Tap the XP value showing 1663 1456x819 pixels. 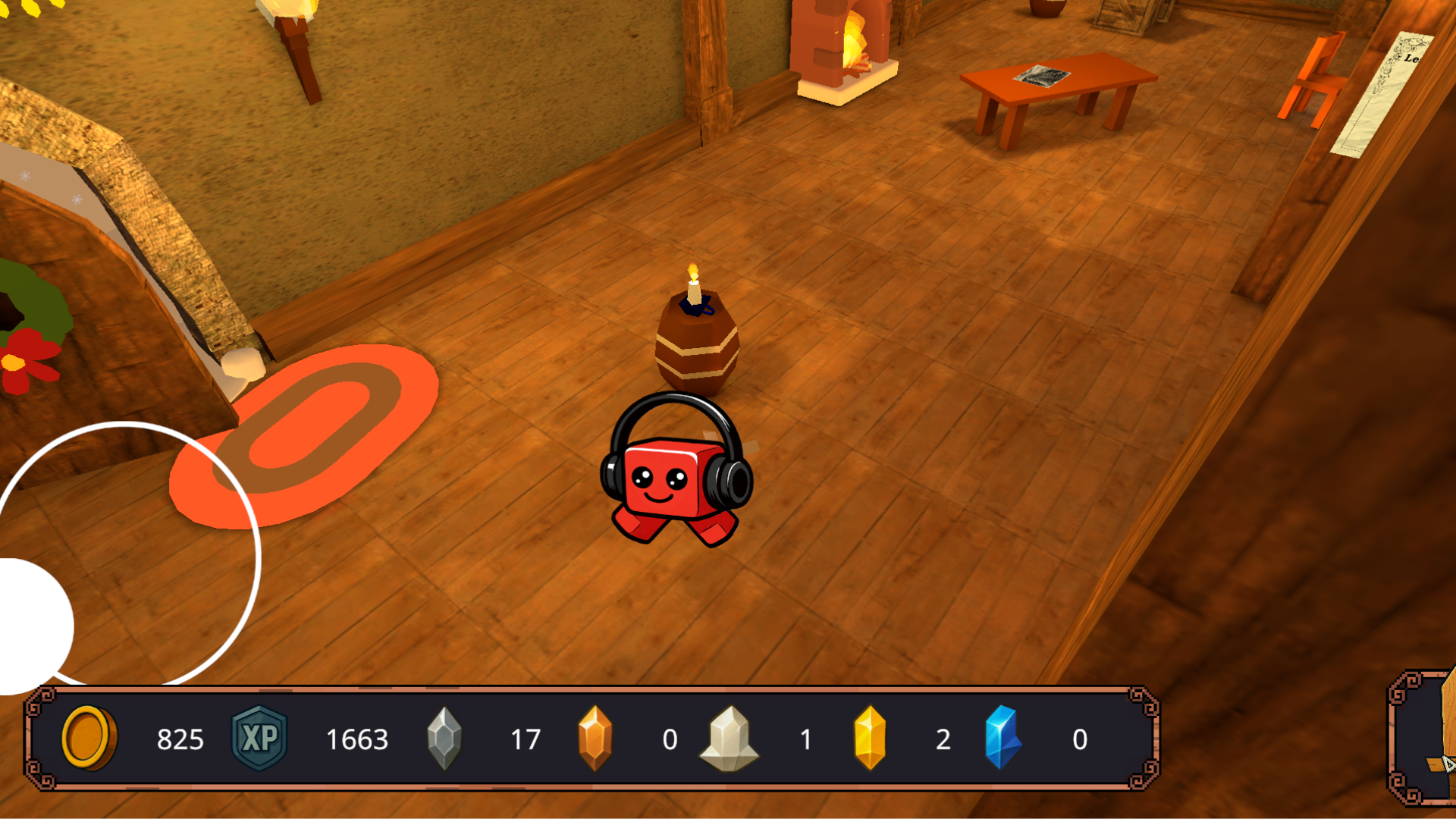tap(356, 739)
